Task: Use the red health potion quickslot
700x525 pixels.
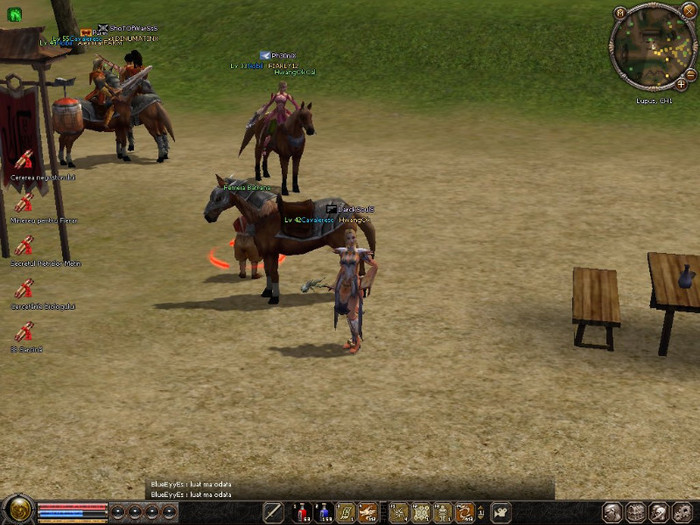Action: tap(301, 513)
